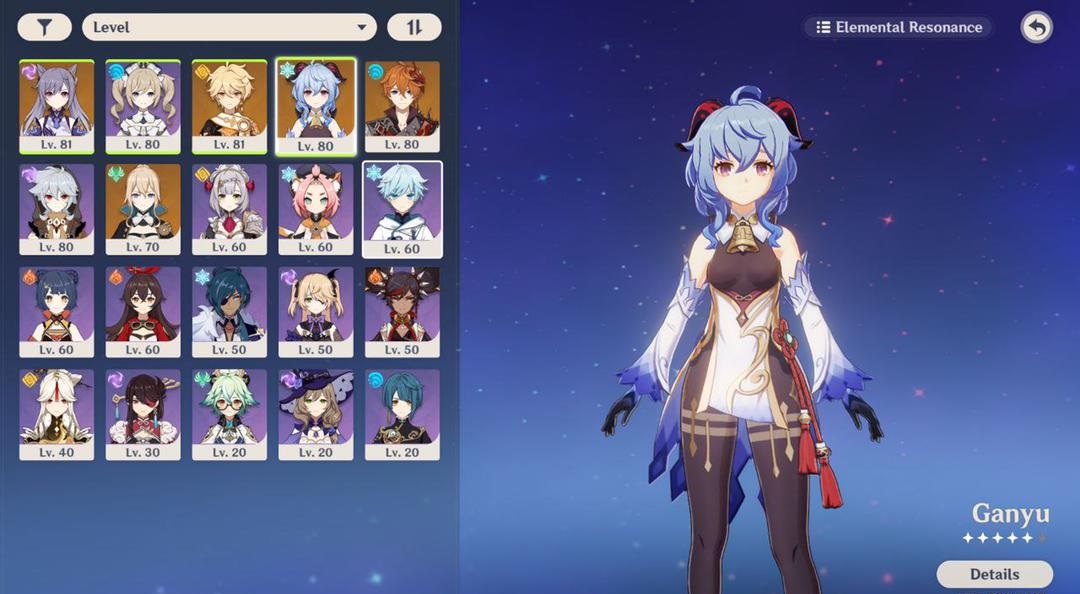Toggle the ascending/descending sort order button
The width and height of the screenshot is (1080, 594).
coord(414,27)
